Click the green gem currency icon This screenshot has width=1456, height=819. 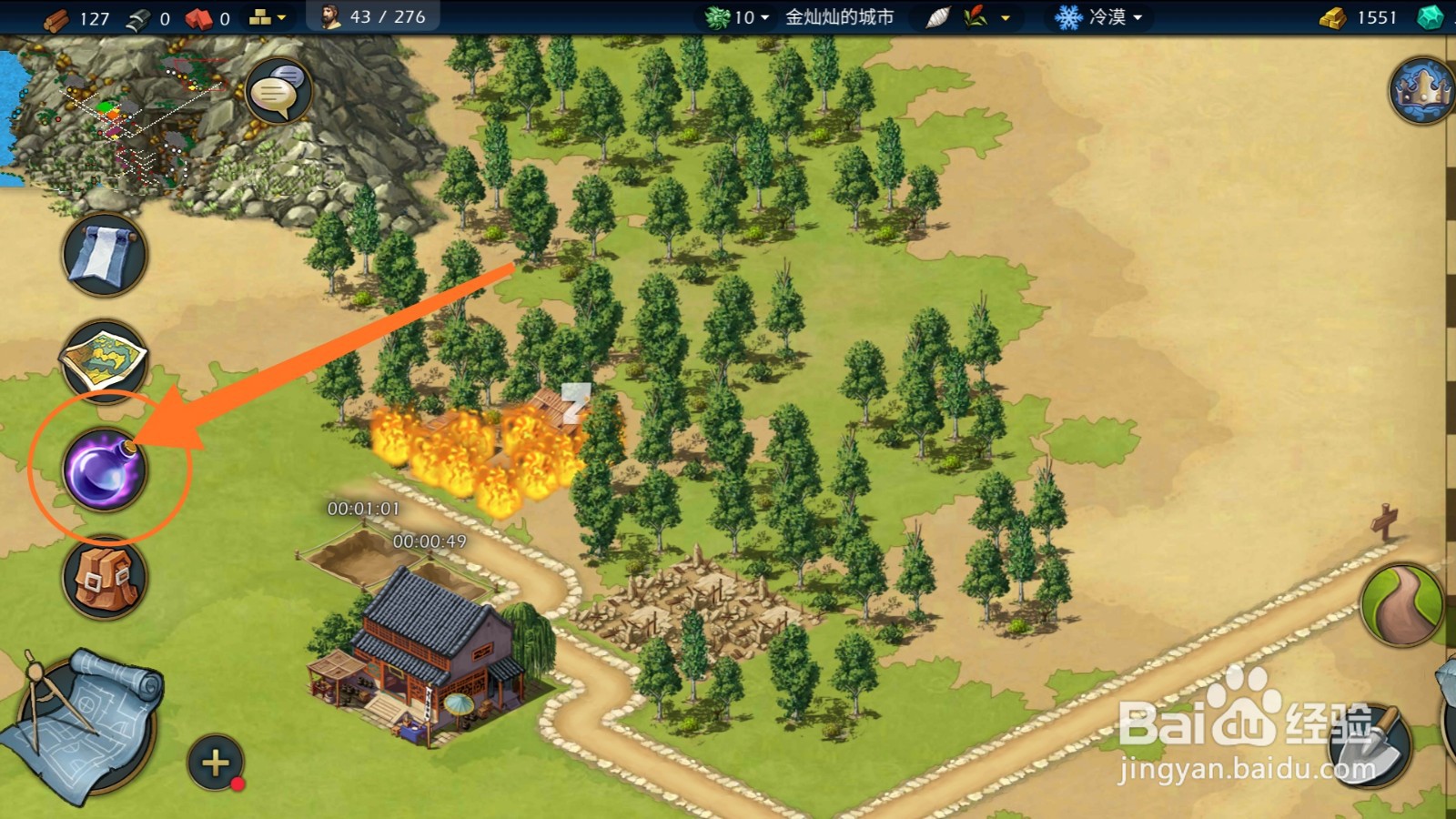click(1430, 17)
